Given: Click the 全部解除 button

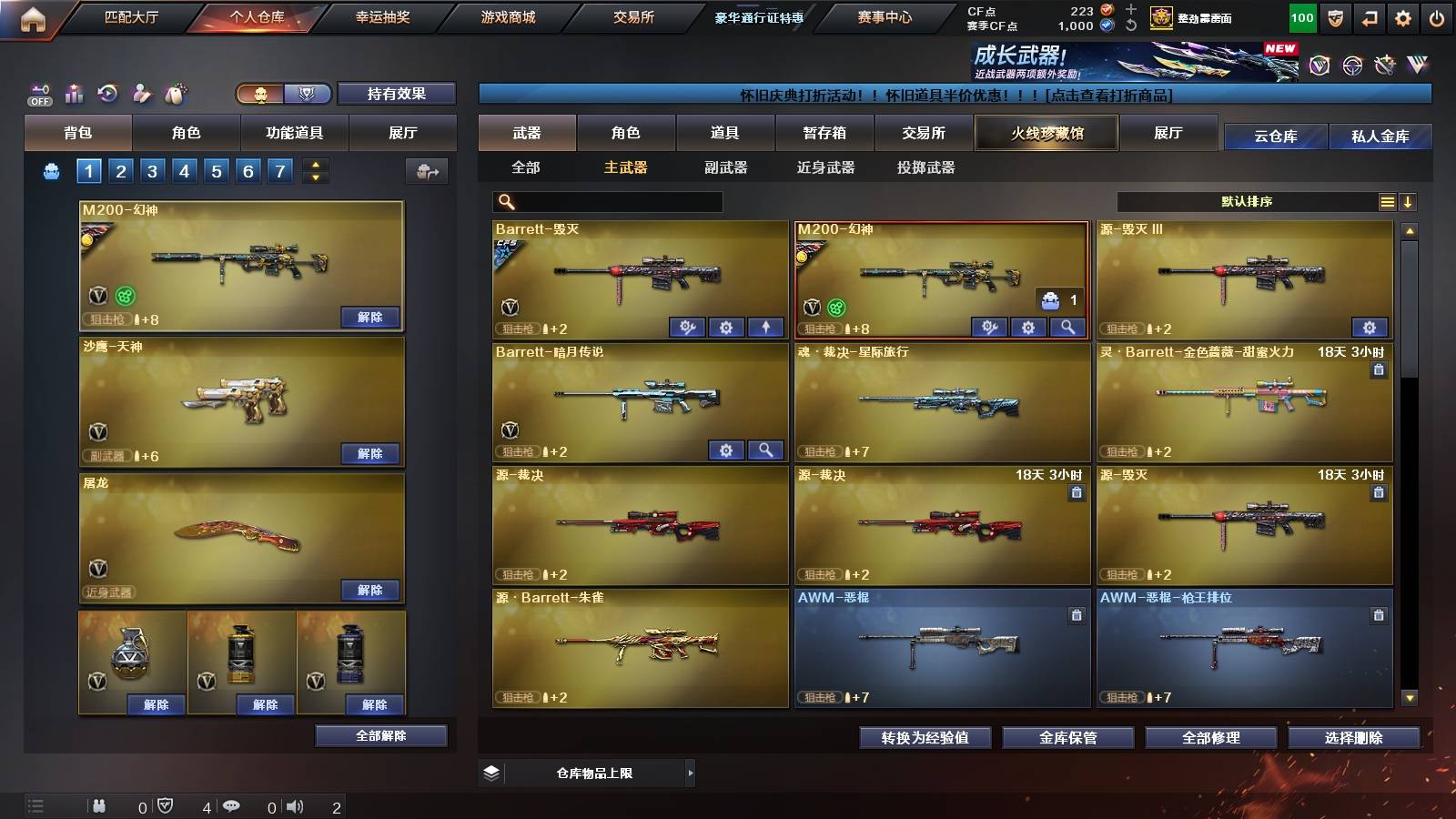Looking at the screenshot, I should coord(380,735).
